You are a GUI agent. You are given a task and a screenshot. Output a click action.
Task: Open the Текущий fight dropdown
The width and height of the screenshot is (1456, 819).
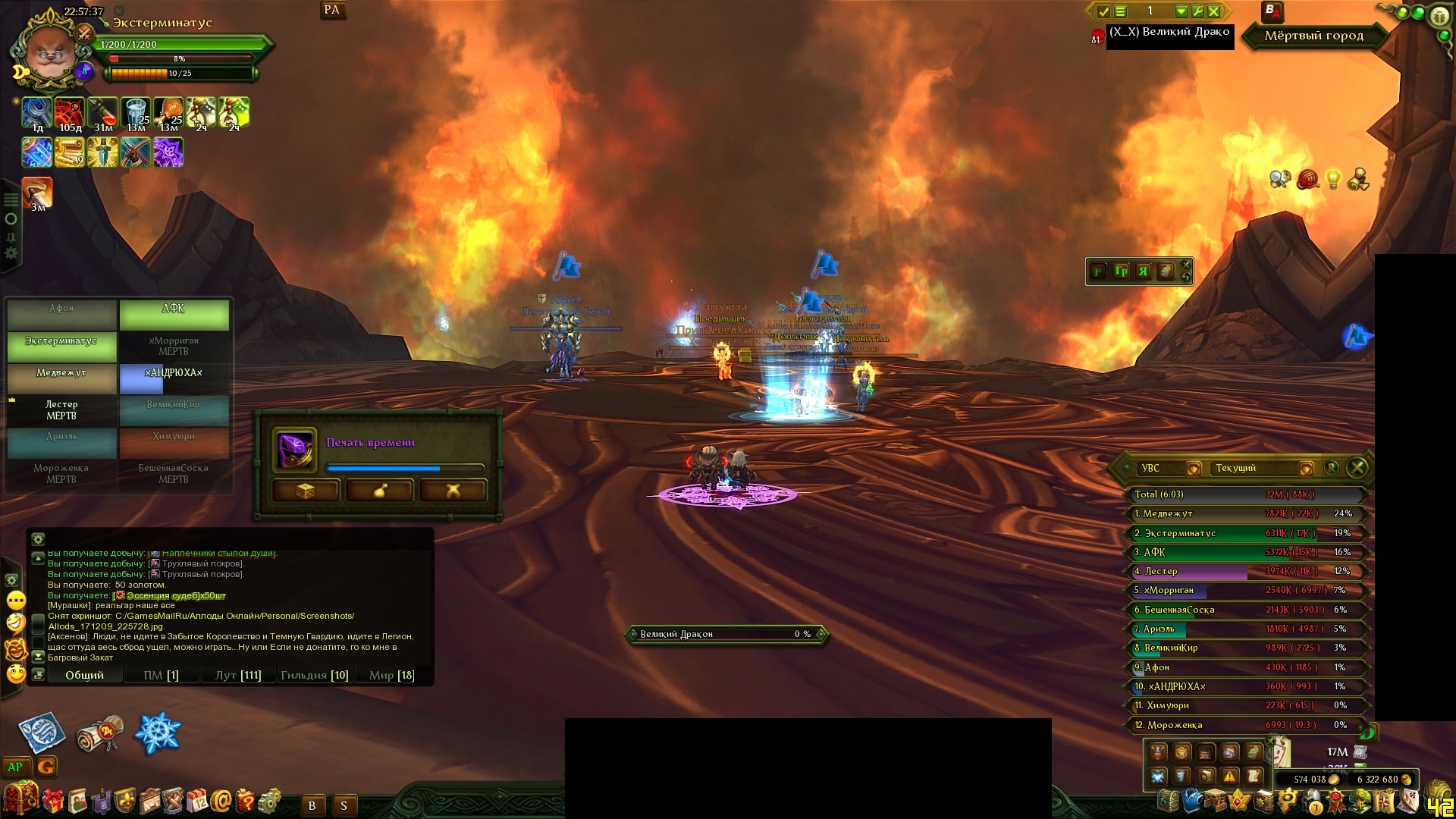(x=1306, y=469)
